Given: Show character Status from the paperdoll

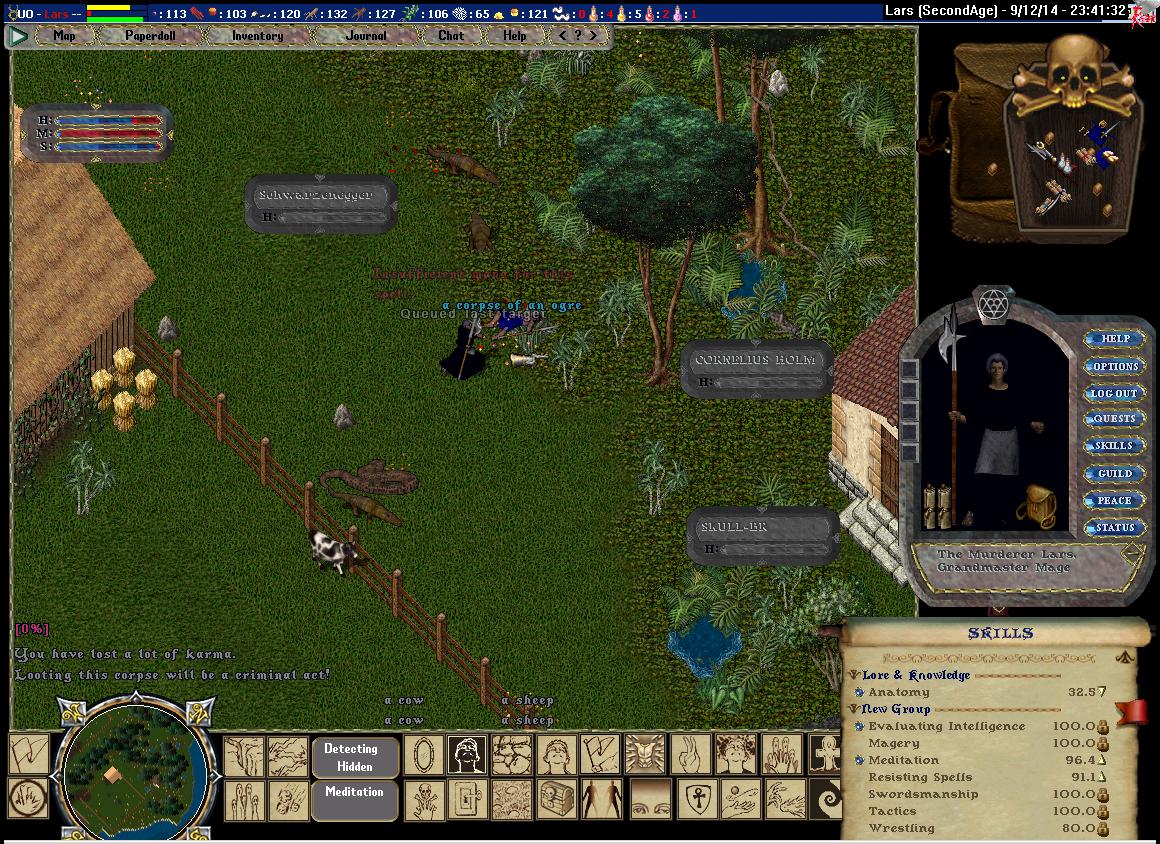Looking at the screenshot, I should point(1115,527).
